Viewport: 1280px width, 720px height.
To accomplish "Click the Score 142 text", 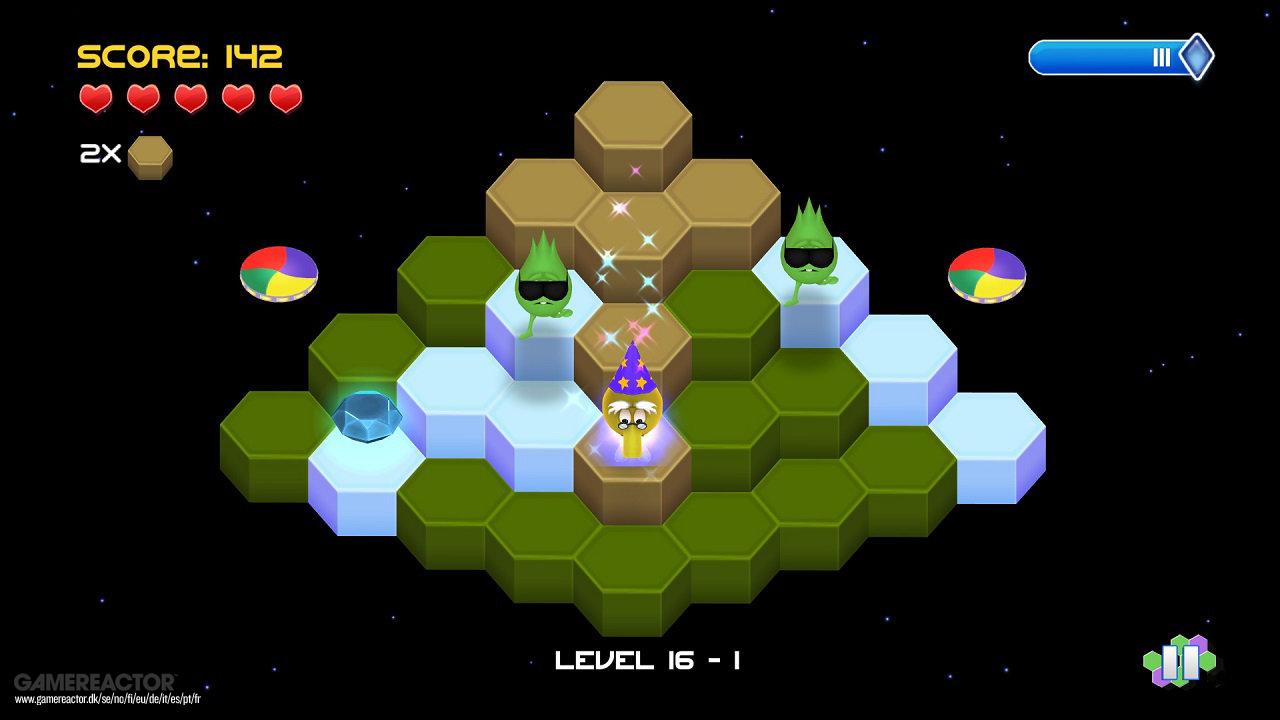I will click(x=180, y=54).
